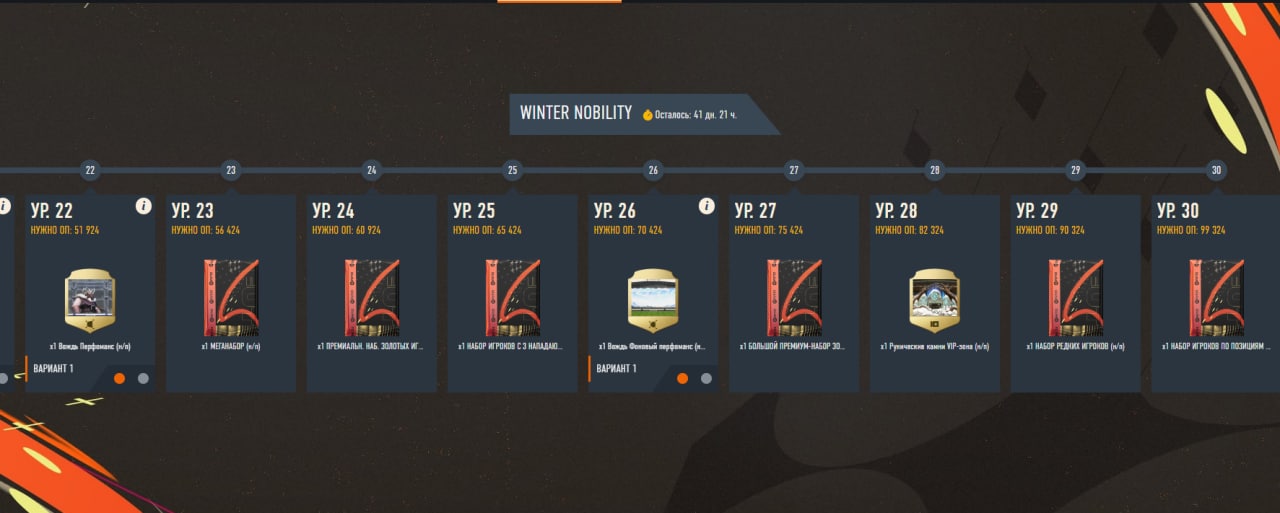Show info for the level 26 reward

point(706,206)
